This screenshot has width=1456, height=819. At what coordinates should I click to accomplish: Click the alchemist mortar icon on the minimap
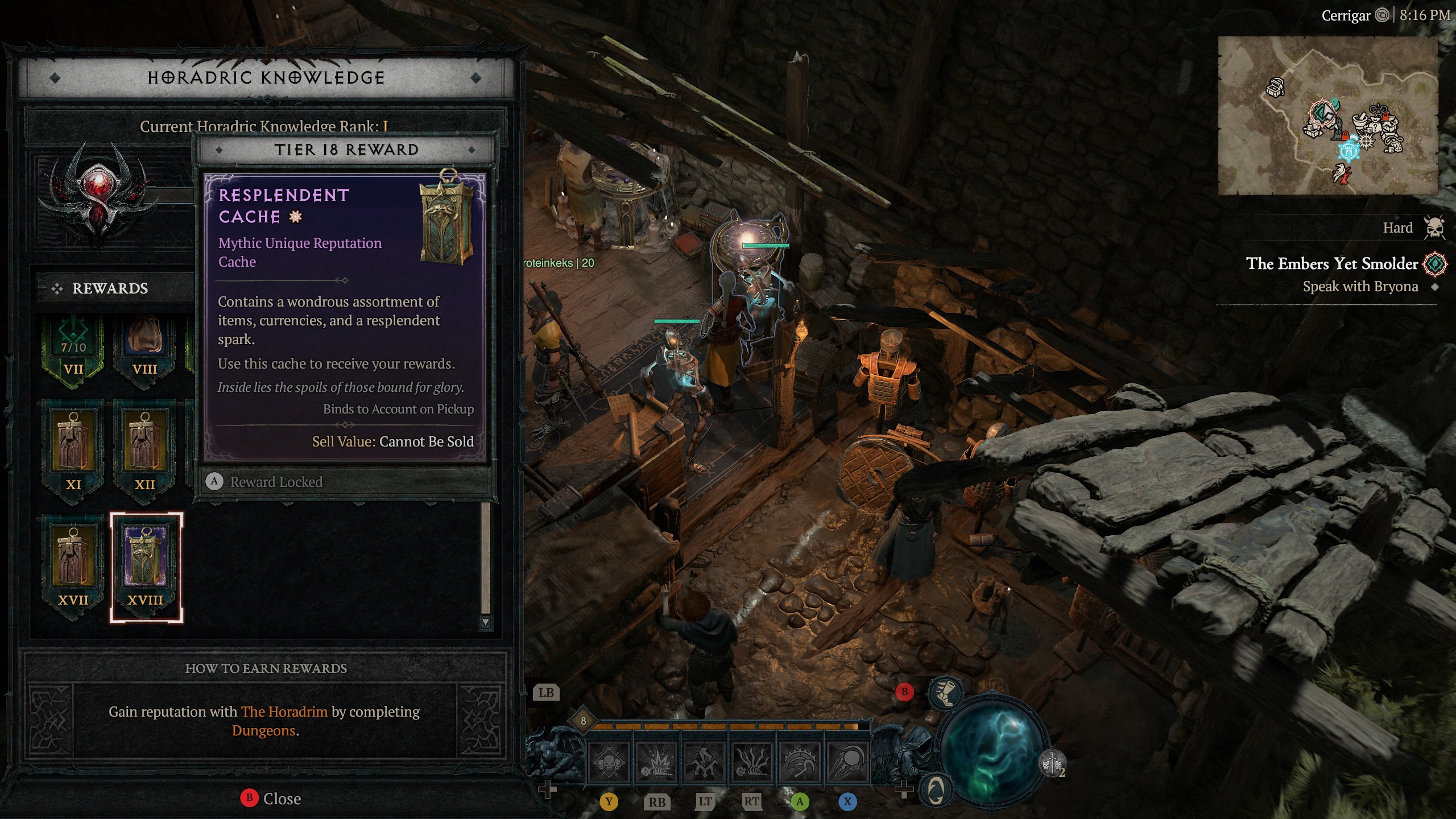(x=1360, y=121)
